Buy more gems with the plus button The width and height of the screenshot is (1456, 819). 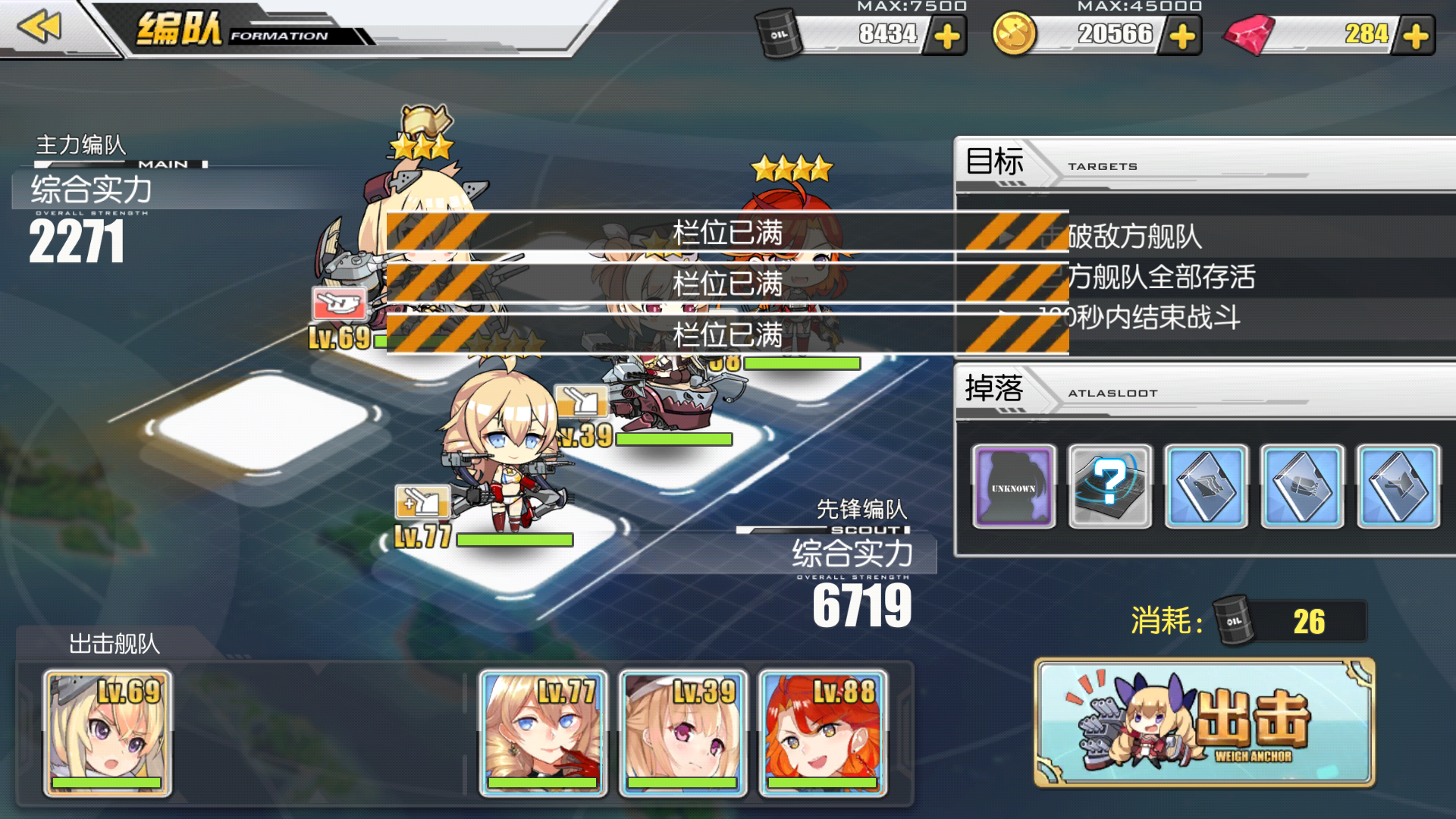[x=1415, y=36]
